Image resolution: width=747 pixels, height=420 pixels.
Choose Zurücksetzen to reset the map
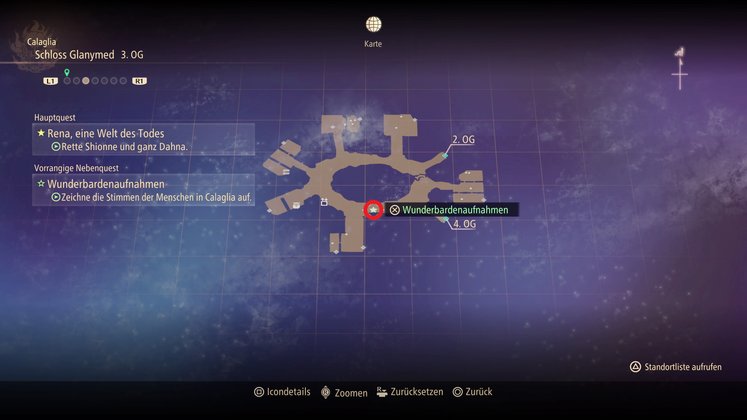tap(412, 392)
